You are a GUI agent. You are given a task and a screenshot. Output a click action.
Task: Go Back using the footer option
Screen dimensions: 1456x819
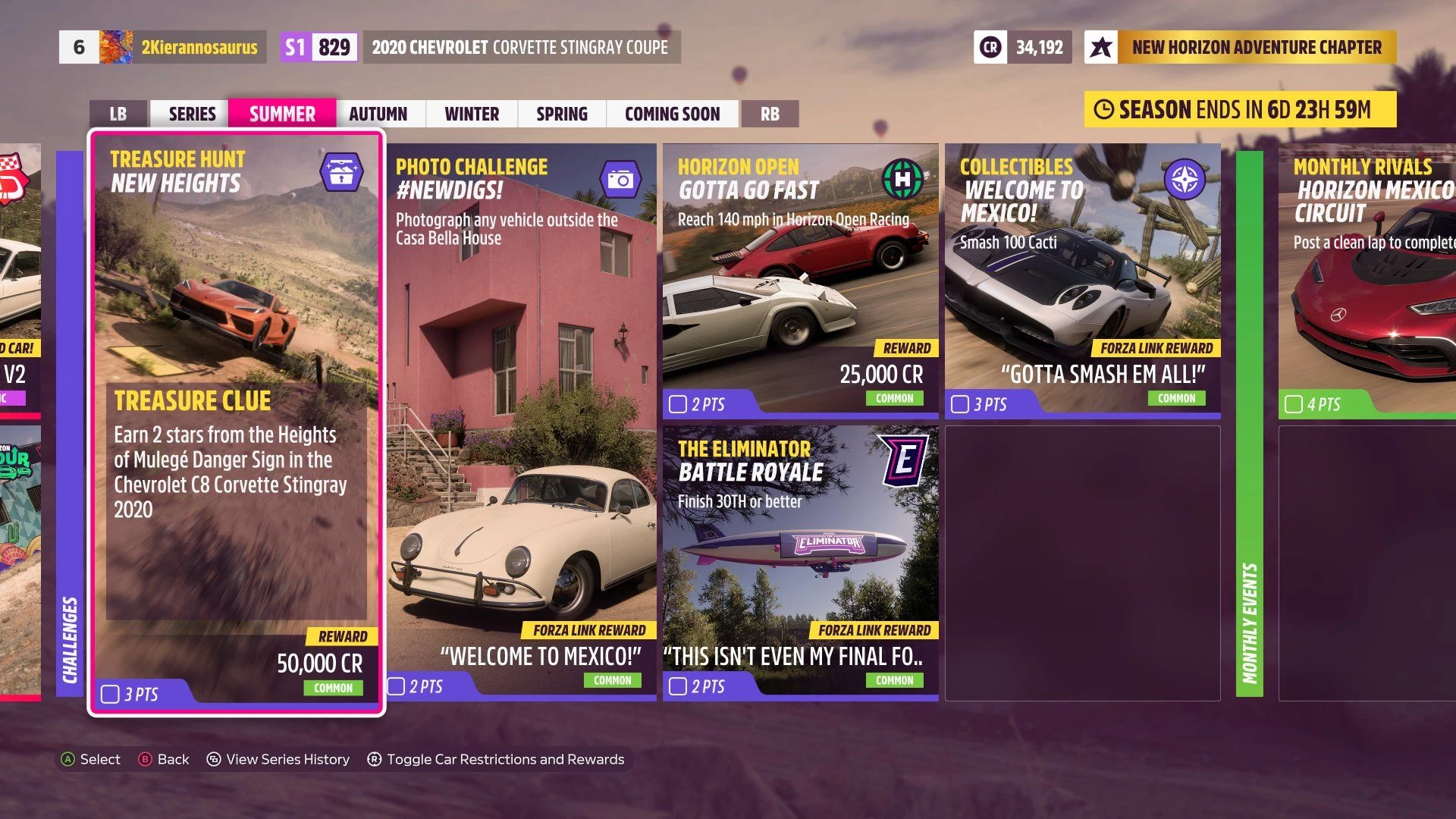[164, 759]
